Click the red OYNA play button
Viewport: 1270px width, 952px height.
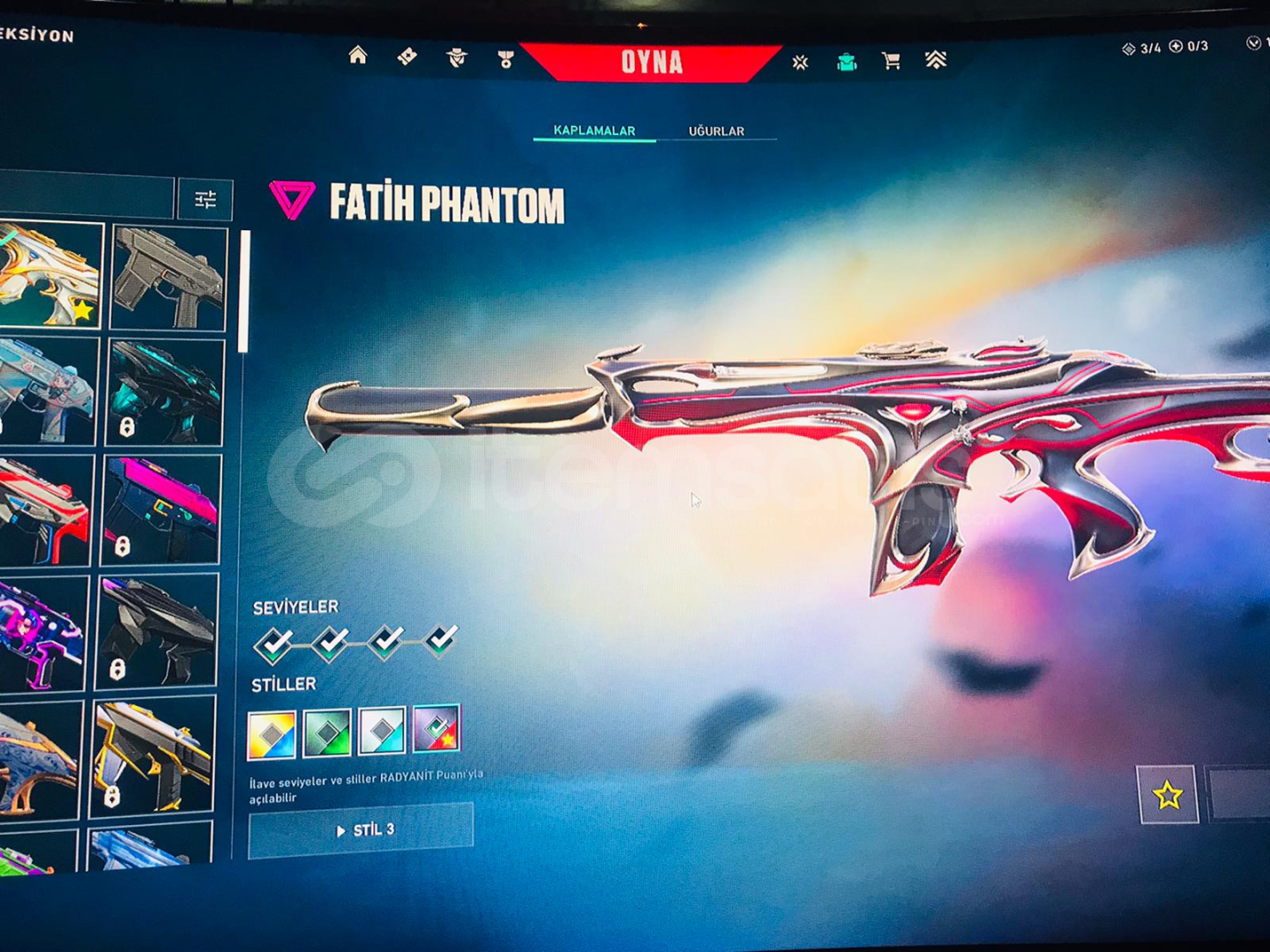651,62
